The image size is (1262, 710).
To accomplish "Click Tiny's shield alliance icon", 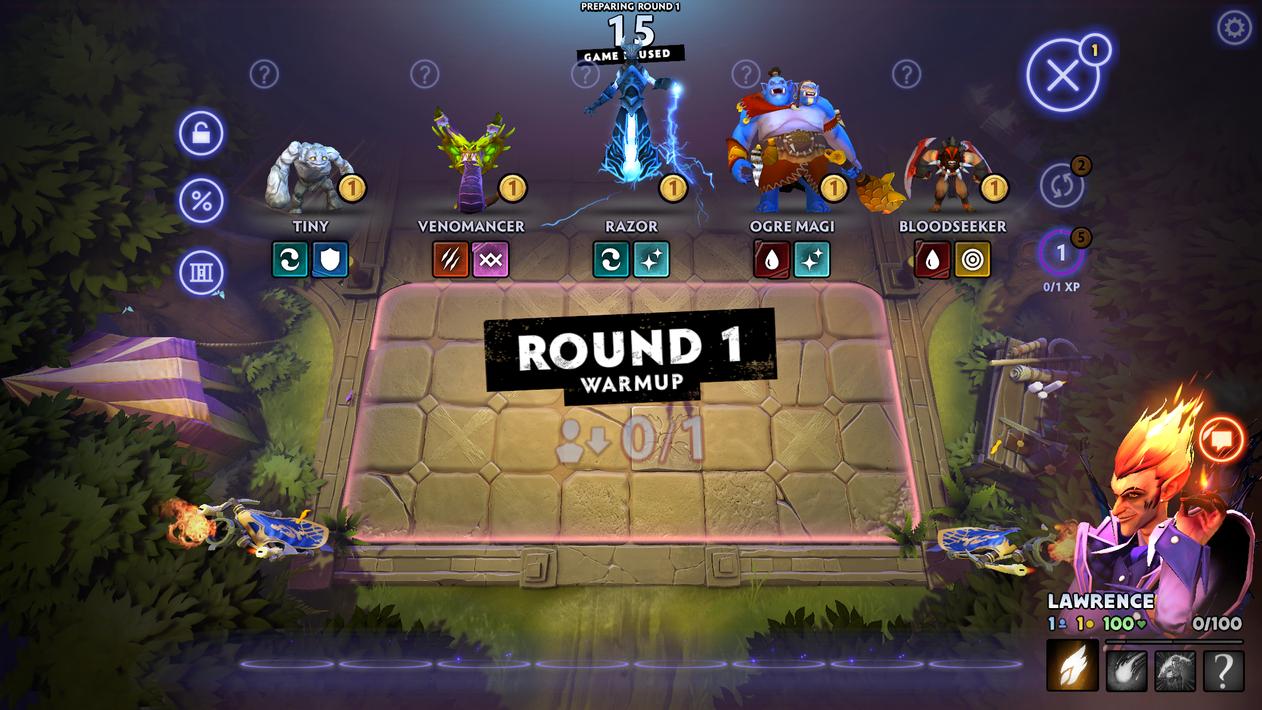I will click(x=330, y=259).
